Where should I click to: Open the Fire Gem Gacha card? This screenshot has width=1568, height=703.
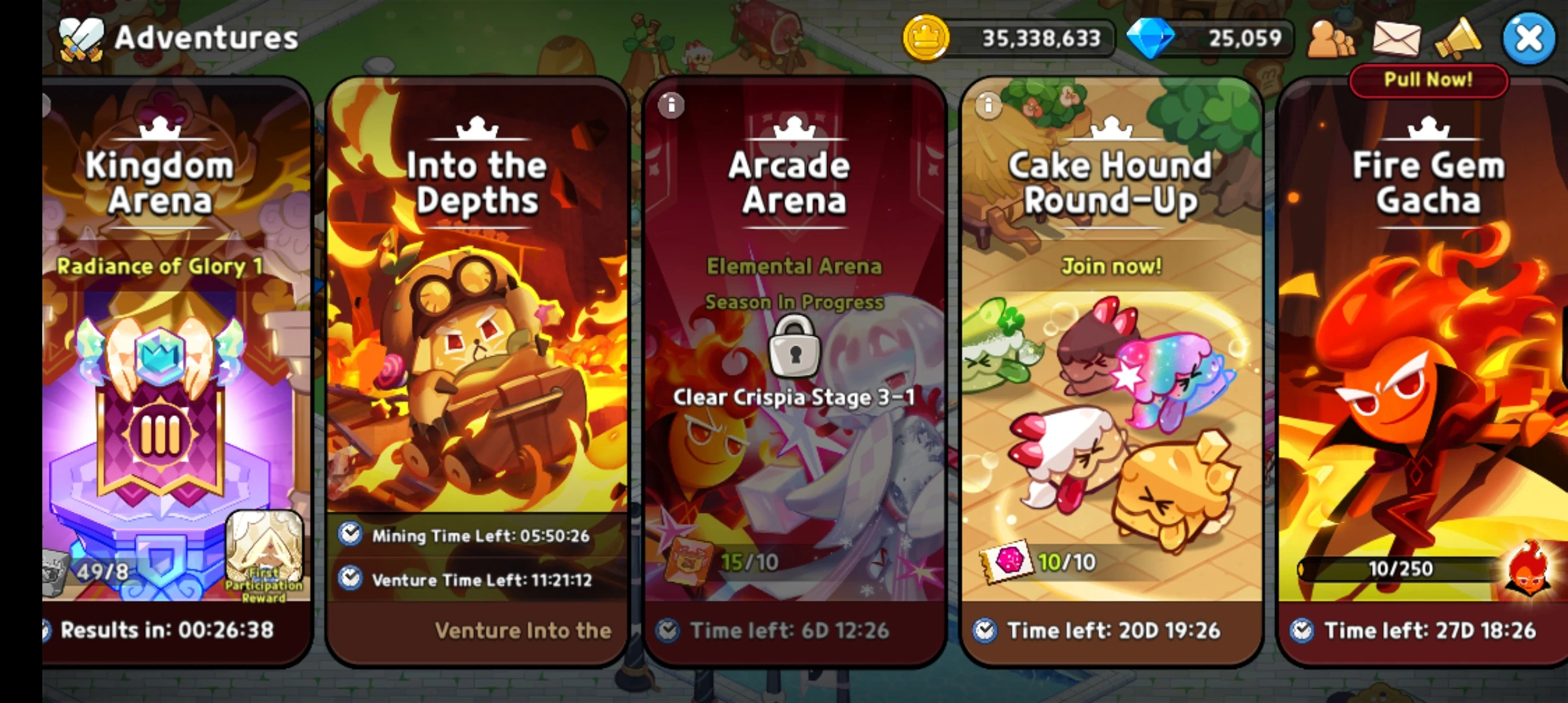(x=1426, y=365)
